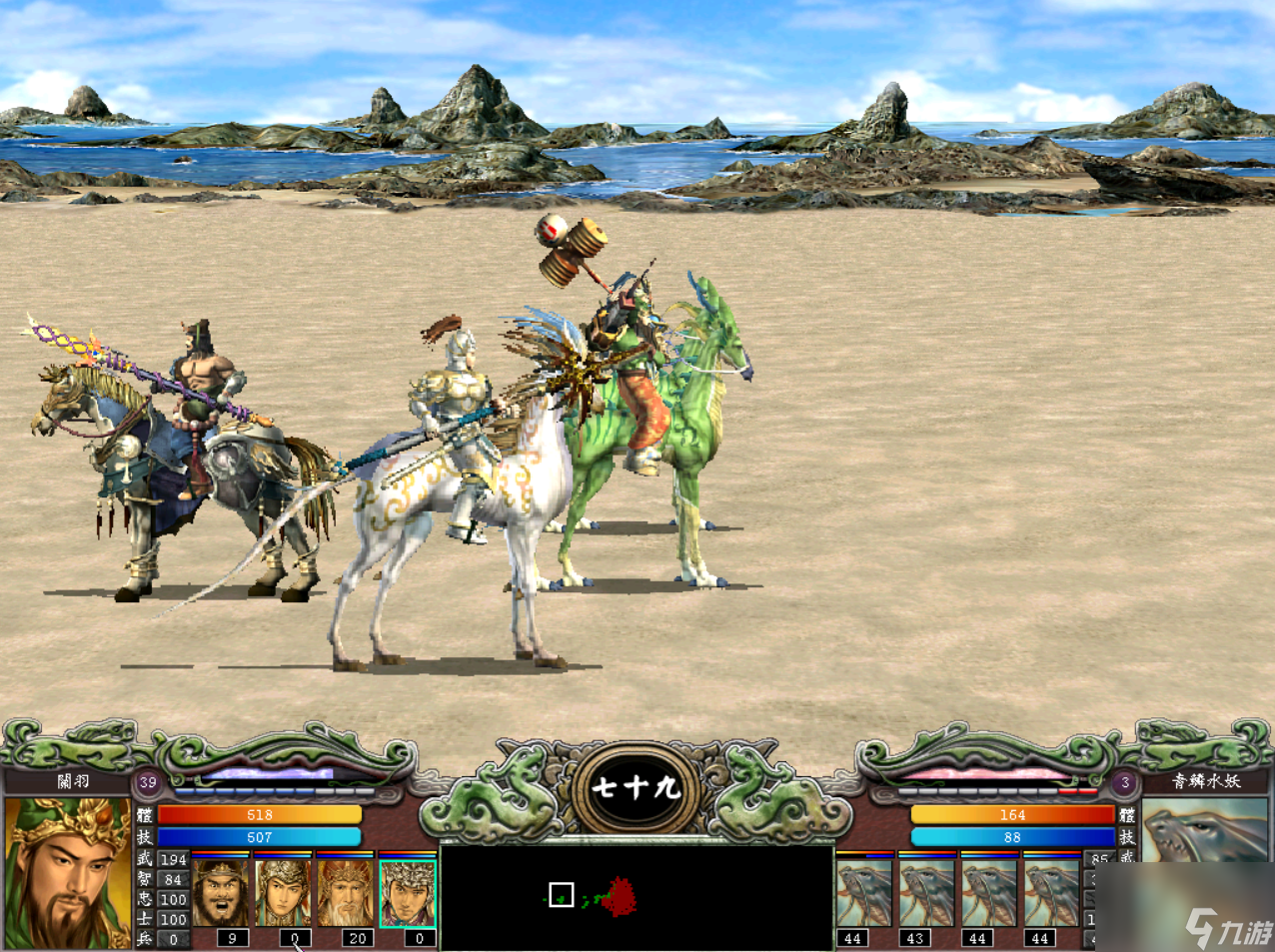Click the battlefield minimap panel

[x=637, y=896]
